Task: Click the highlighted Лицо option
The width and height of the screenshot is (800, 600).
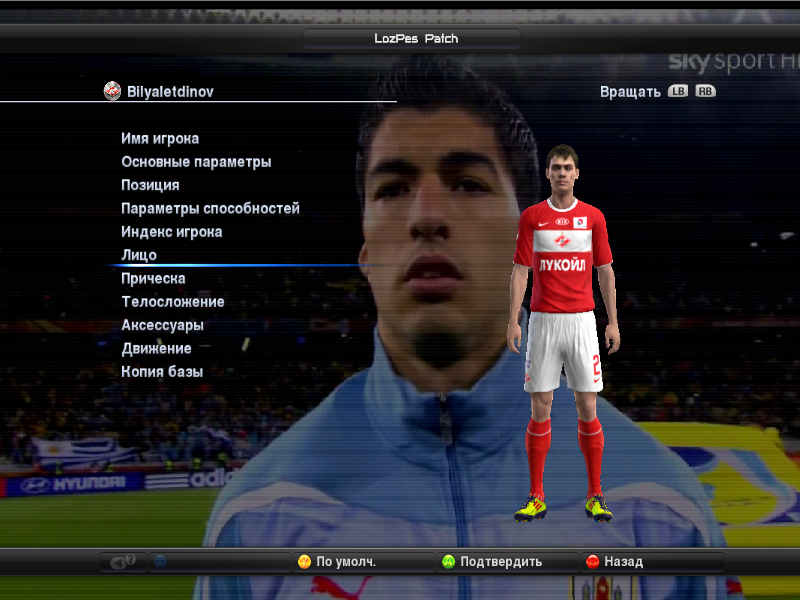Action: 139,255
